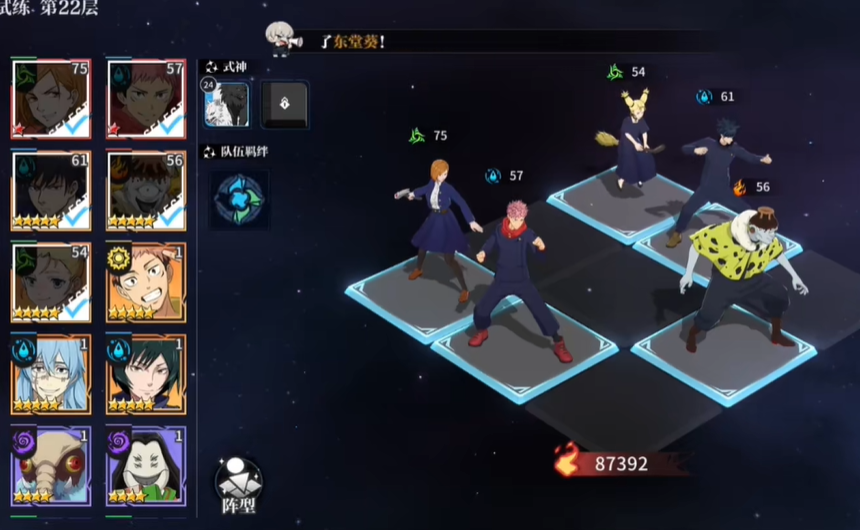The width and height of the screenshot is (860, 530).
Task: Select the level 75 brown-haired hero portrait
Action: point(51,99)
